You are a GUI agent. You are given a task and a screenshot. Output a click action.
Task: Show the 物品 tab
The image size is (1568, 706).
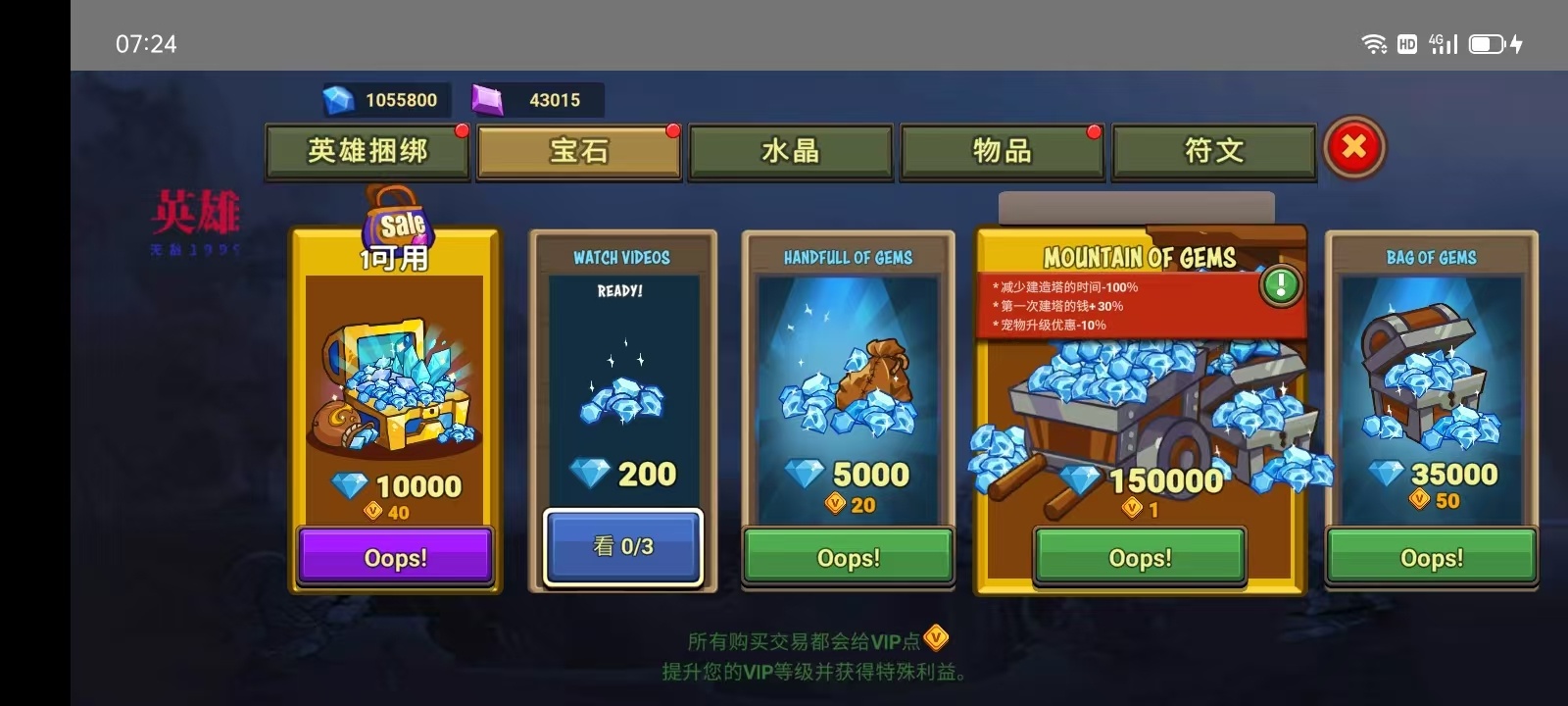pyautogui.click(x=1002, y=151)
